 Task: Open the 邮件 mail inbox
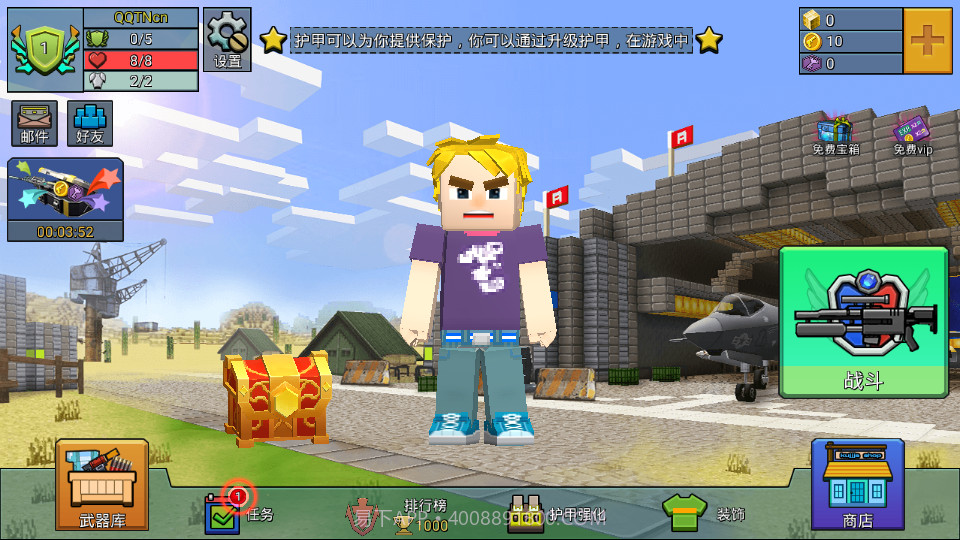tap(35, 123)
